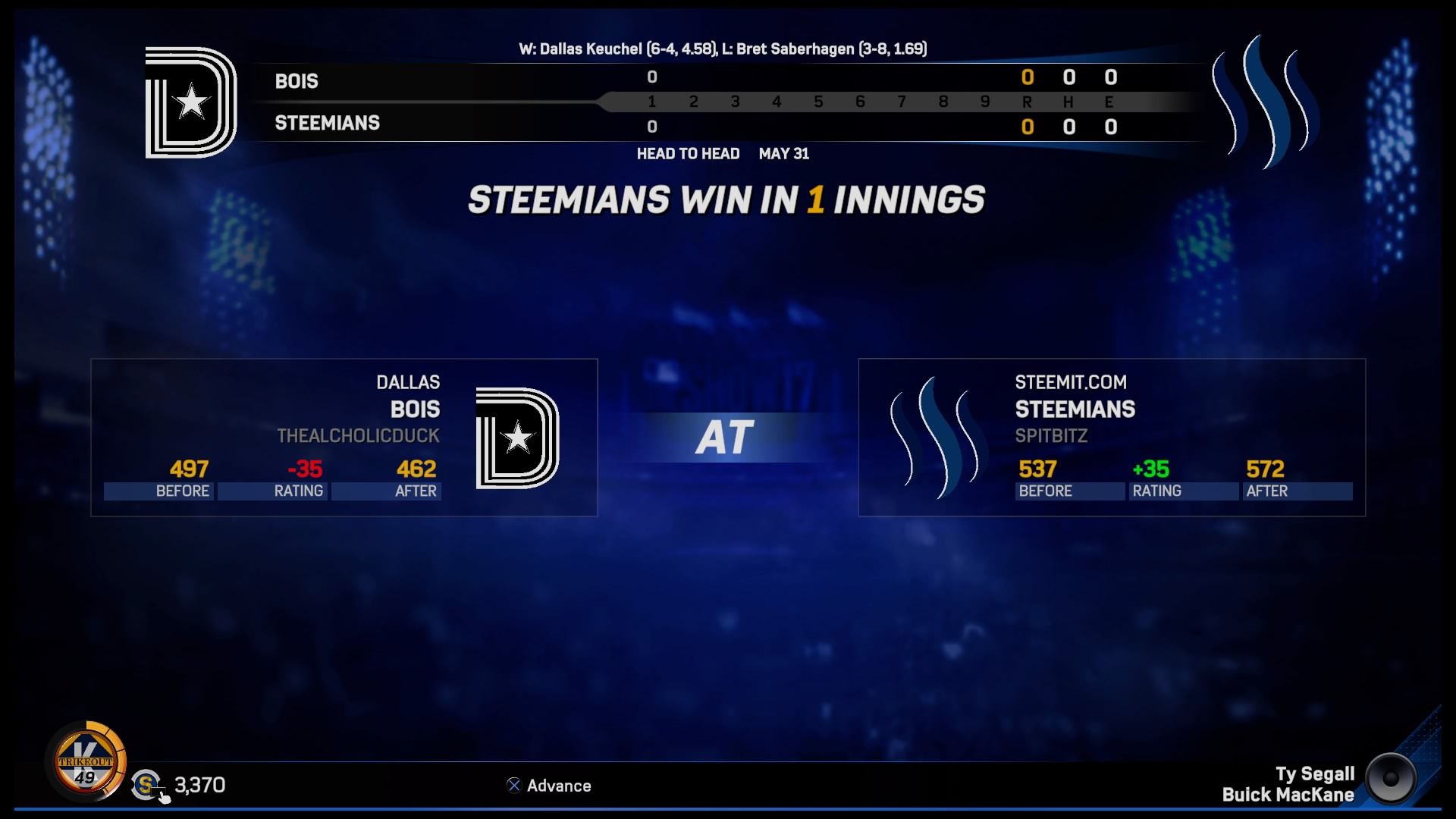Toggle the STEEMIANS row in the linescore
This screenshot has height=819, width=1456.
pos(326,123)
